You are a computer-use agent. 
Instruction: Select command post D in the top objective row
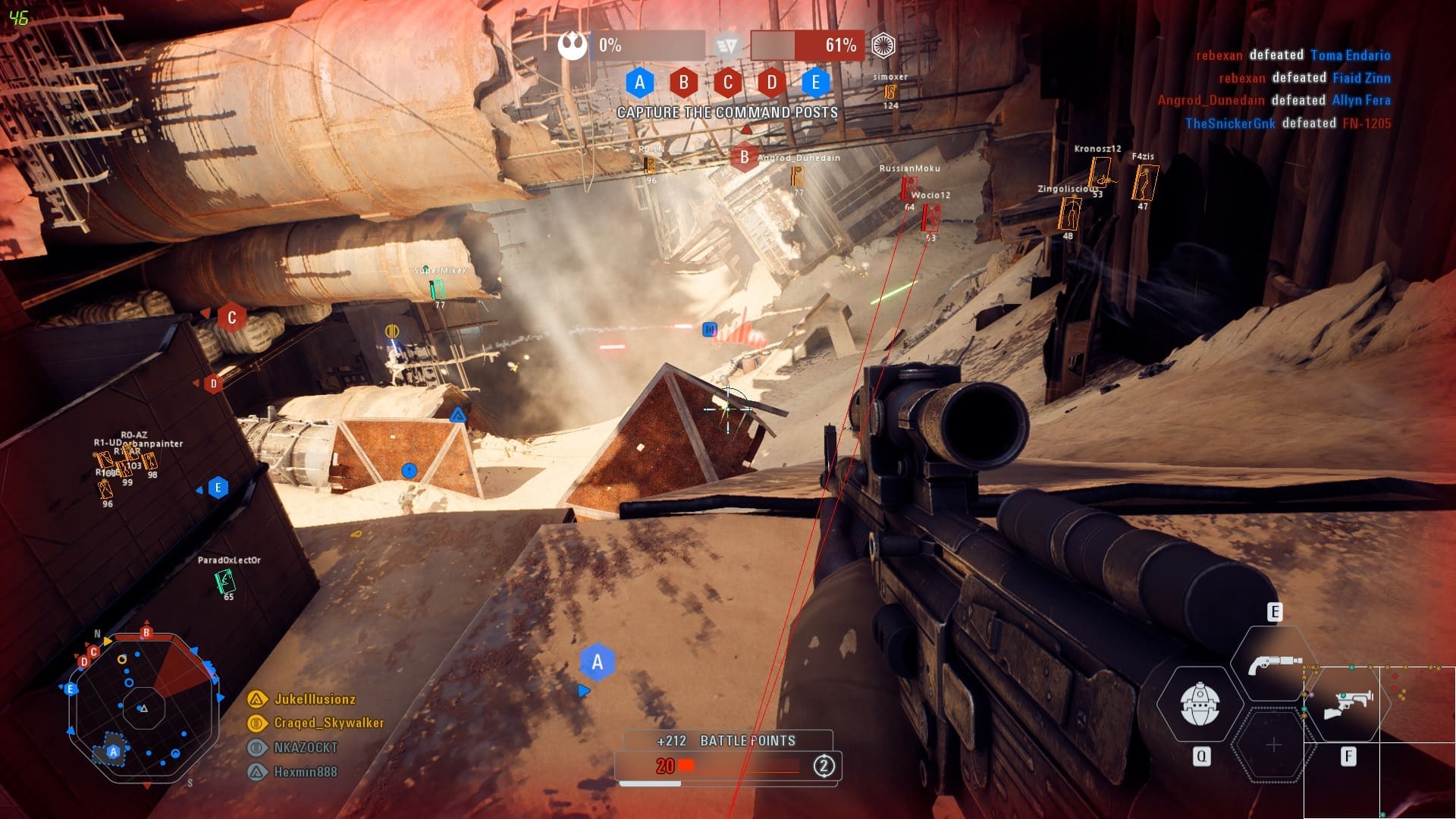(771, 82)
